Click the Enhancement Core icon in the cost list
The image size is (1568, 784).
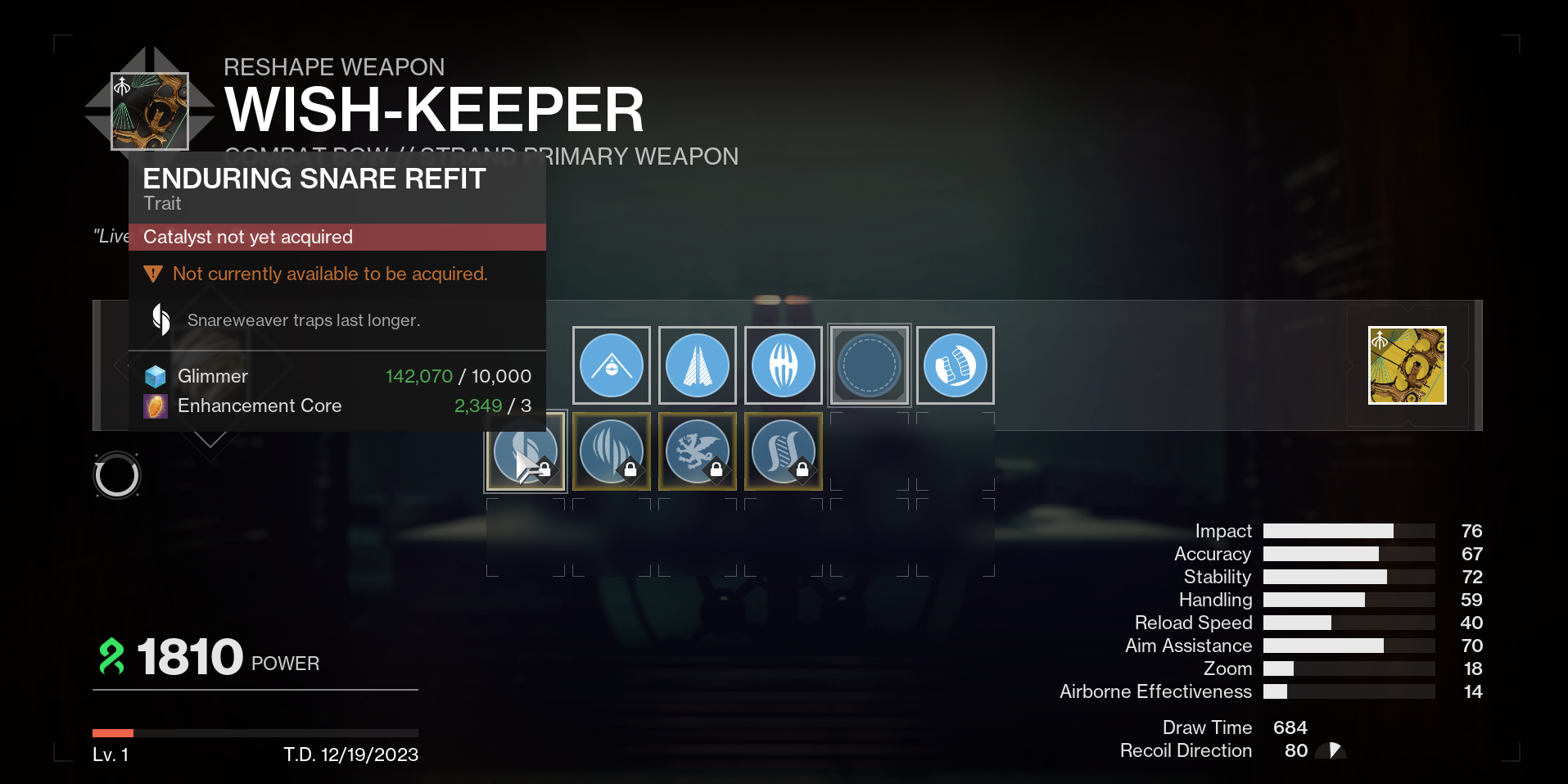click(x=156, y=406)
